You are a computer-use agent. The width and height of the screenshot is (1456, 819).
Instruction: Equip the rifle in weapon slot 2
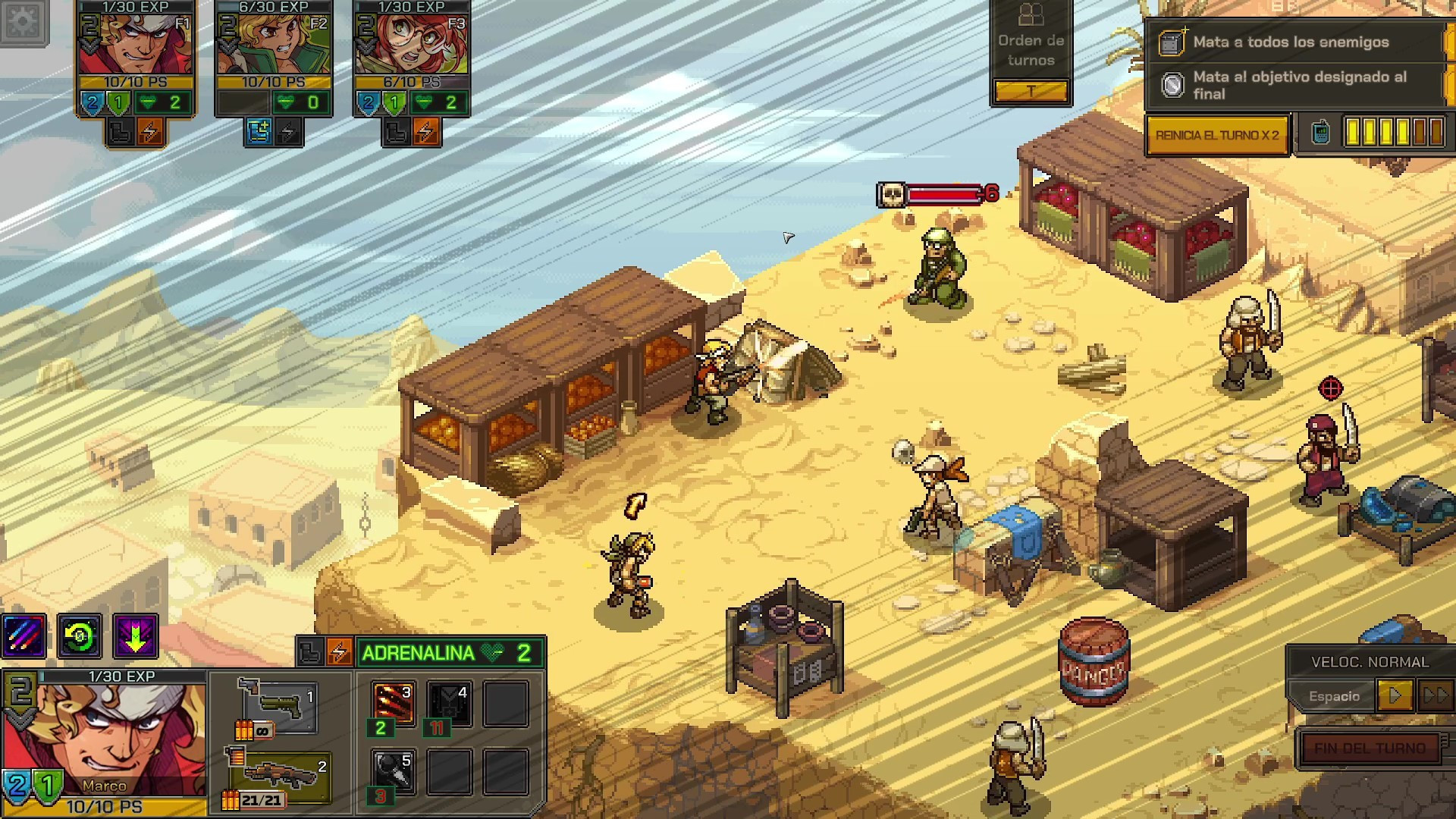click(281, 775)
